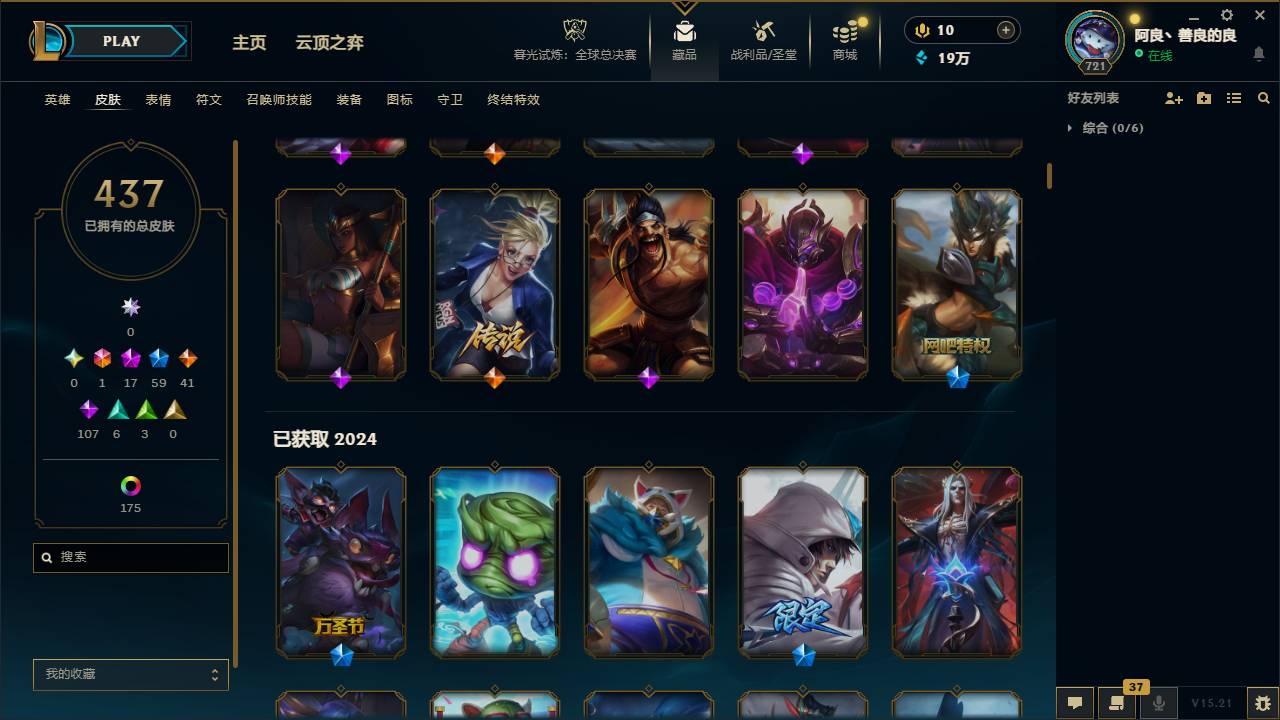The image size is (1280, 720).
Task: Click the + button to purchase RP
Action: [1005, 29]
